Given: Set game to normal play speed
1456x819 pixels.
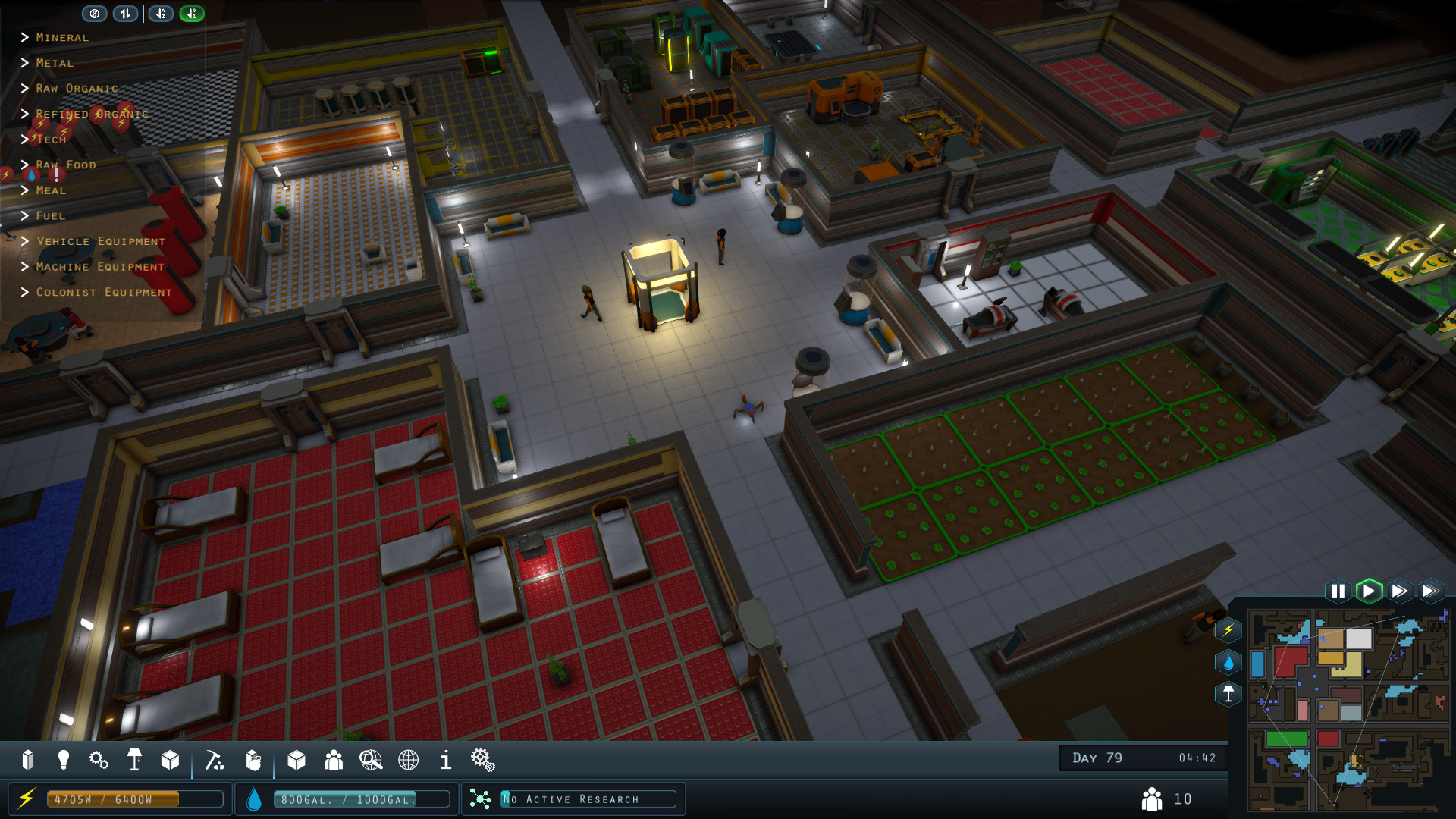Looking at the screenshot, I should pos(1369,591).
